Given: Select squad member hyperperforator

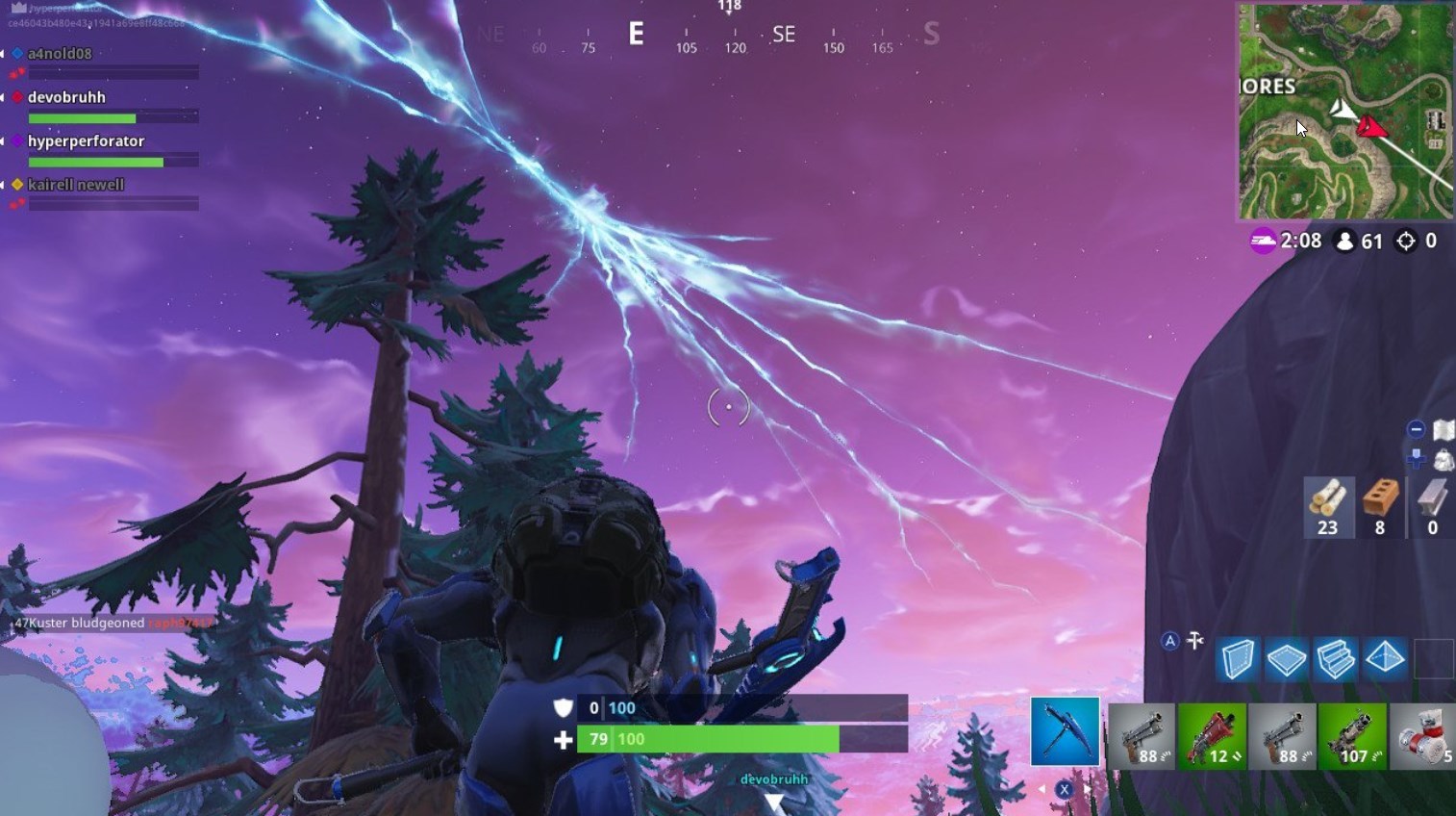Looking at the screenshot, I should tap(86, 141).
